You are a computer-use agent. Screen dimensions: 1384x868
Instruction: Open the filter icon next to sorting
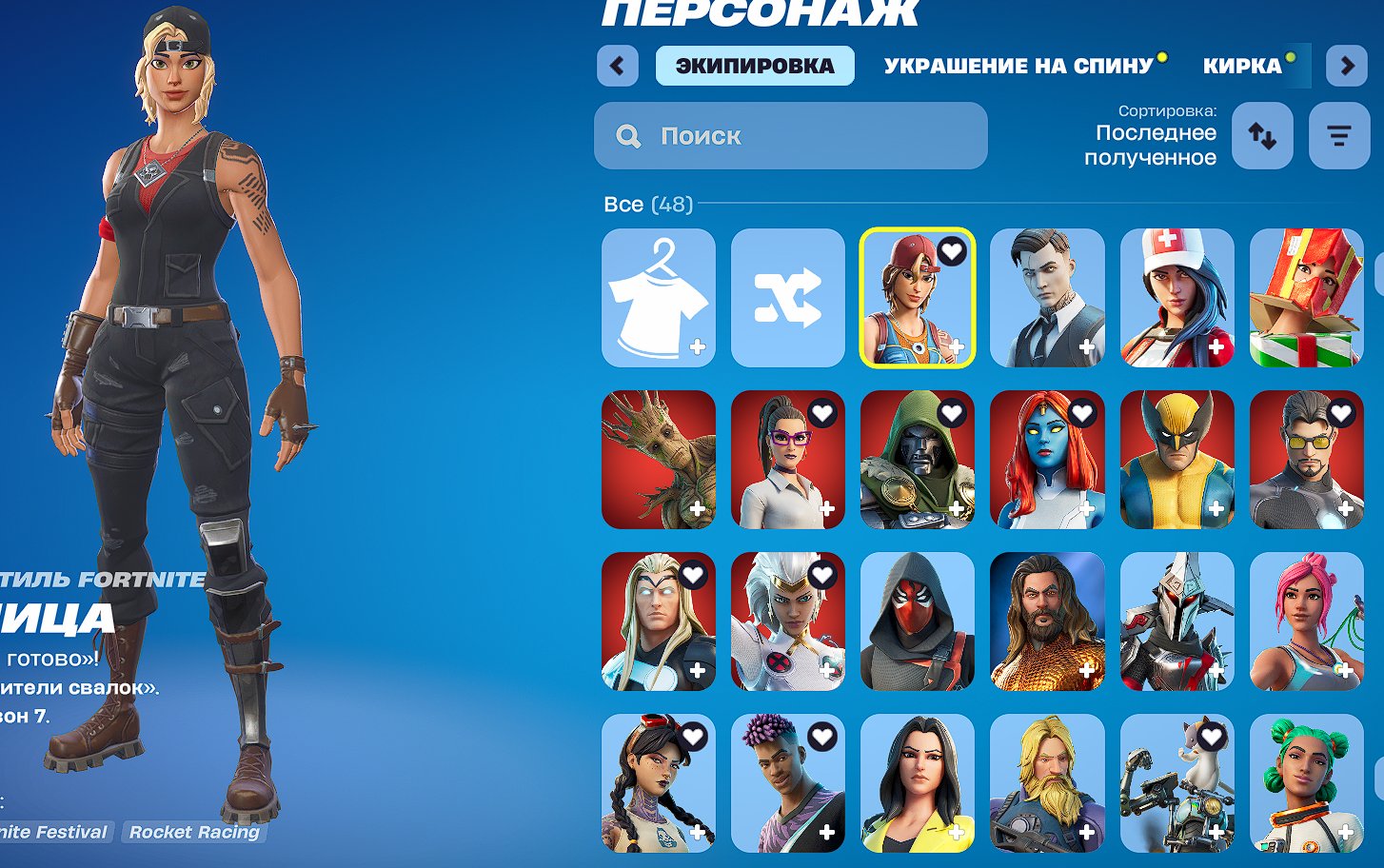[1339, 135]
